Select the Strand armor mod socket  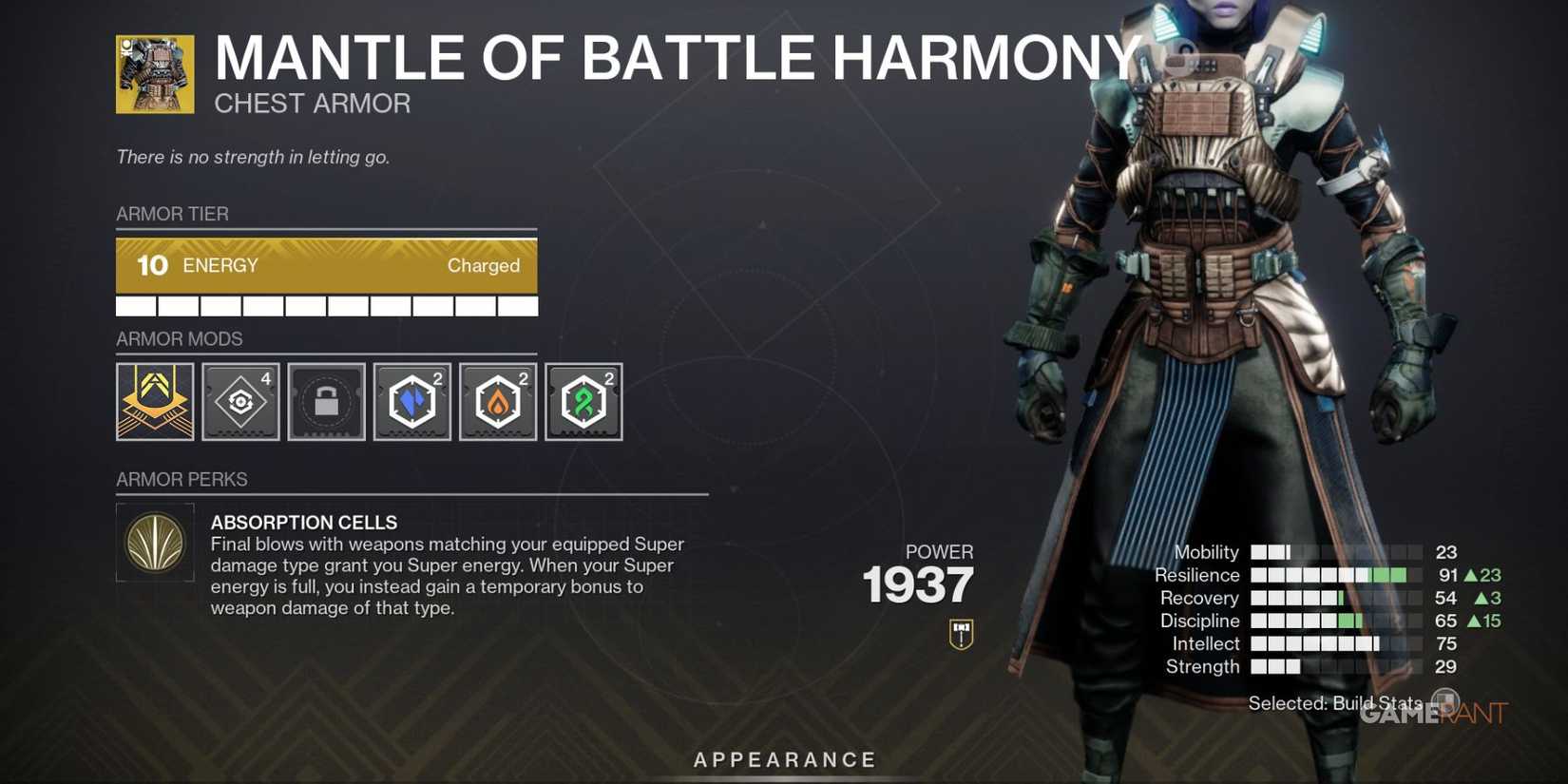coord(583,401)
